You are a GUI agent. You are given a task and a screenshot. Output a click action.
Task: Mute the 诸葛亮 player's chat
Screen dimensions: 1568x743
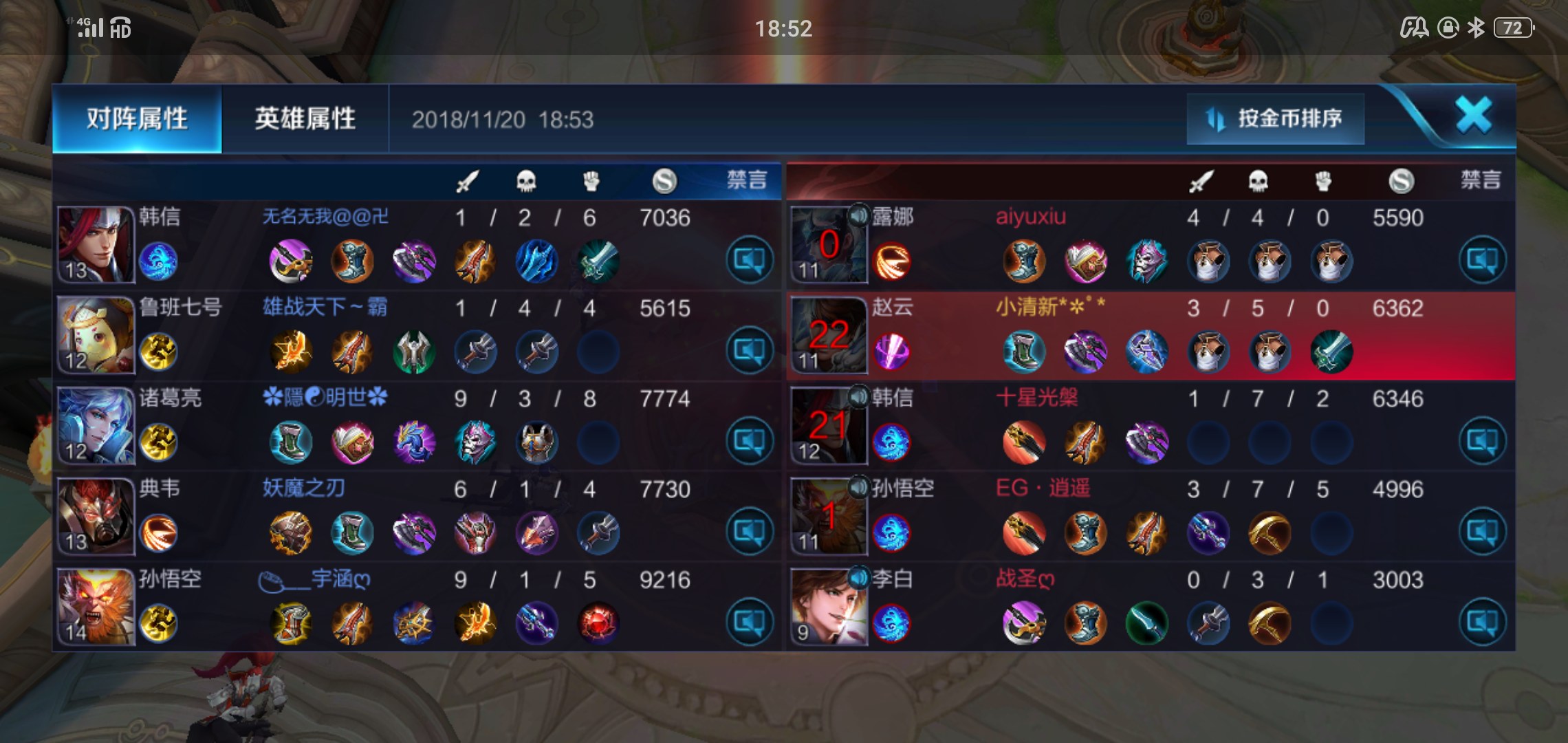(749, 441)
